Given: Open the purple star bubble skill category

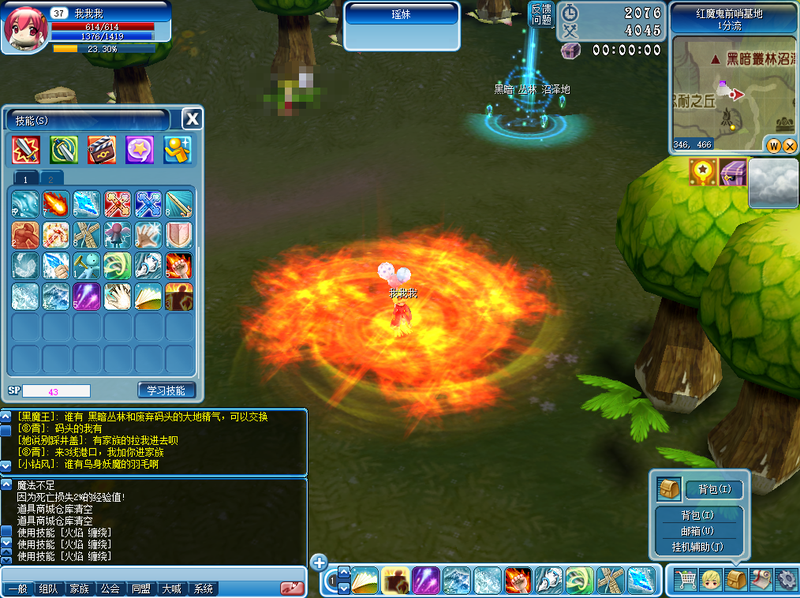Looking at the screenshot, I should [139, 150].
